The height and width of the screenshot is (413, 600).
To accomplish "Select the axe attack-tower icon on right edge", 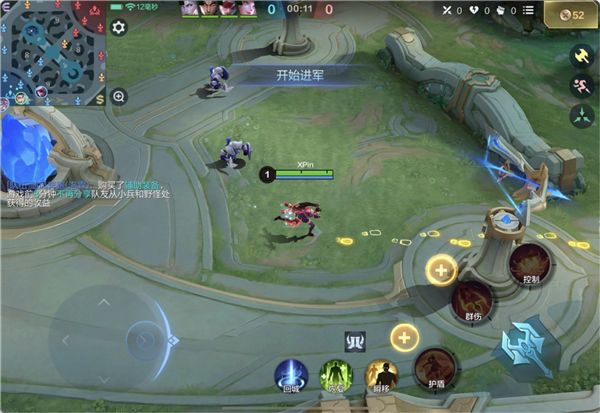I will tap(581, 57).
